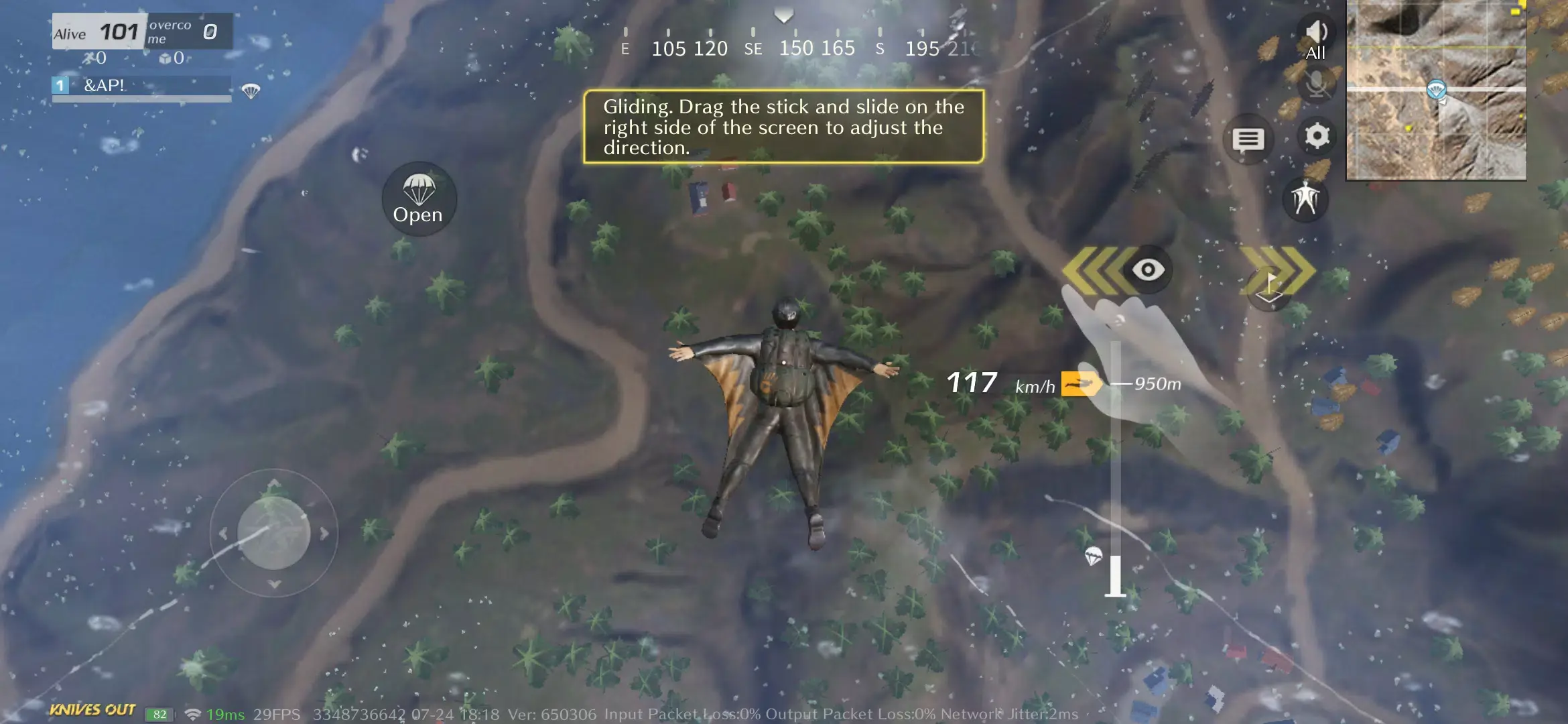Mute the game speaker audio
Image resolution: width=1568 pixels, height=724 pixels.
click(x=1317, y=30)
